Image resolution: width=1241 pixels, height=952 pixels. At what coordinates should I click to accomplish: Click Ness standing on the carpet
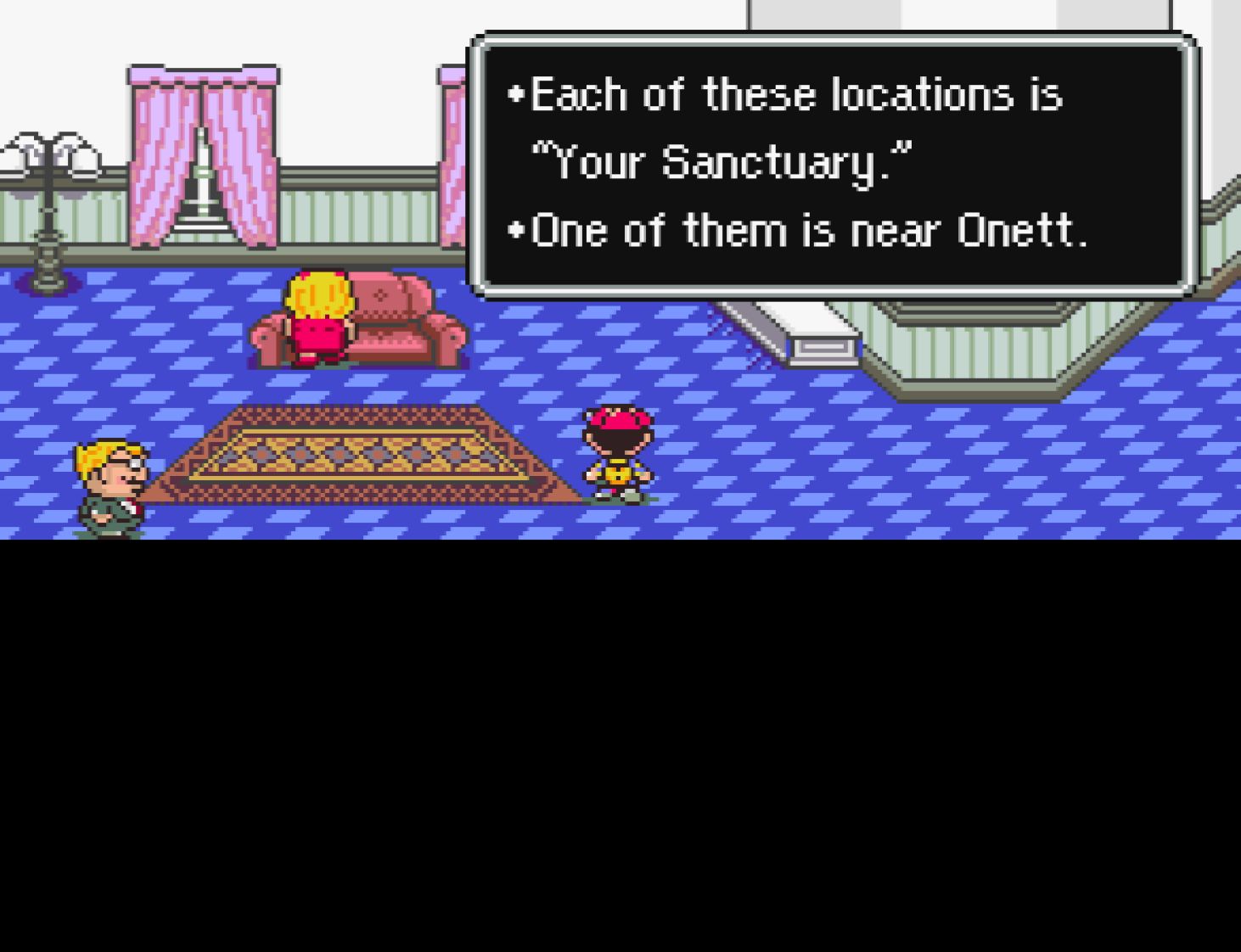pyautogui.click(x=617, y=450)
